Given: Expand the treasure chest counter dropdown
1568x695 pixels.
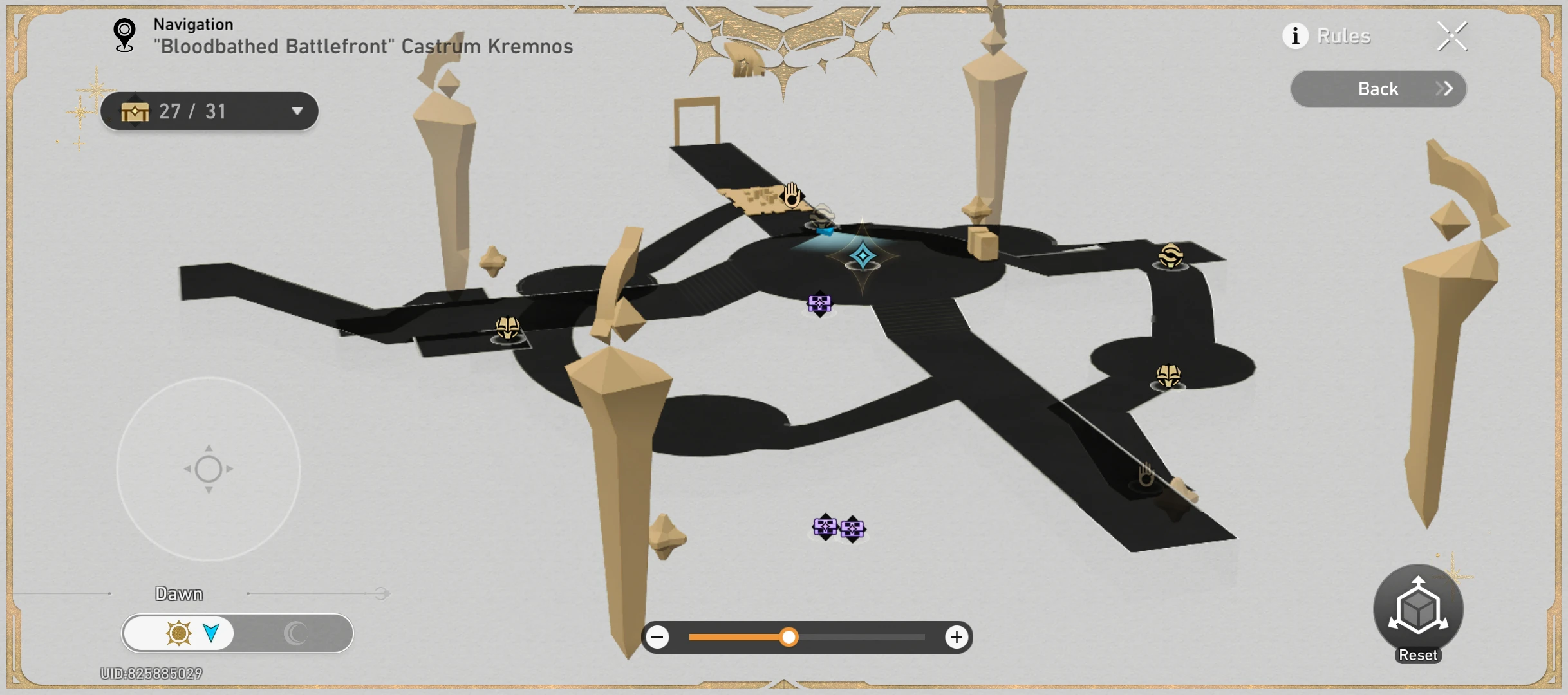Looking at the screenshot, I should coord(297,111).
